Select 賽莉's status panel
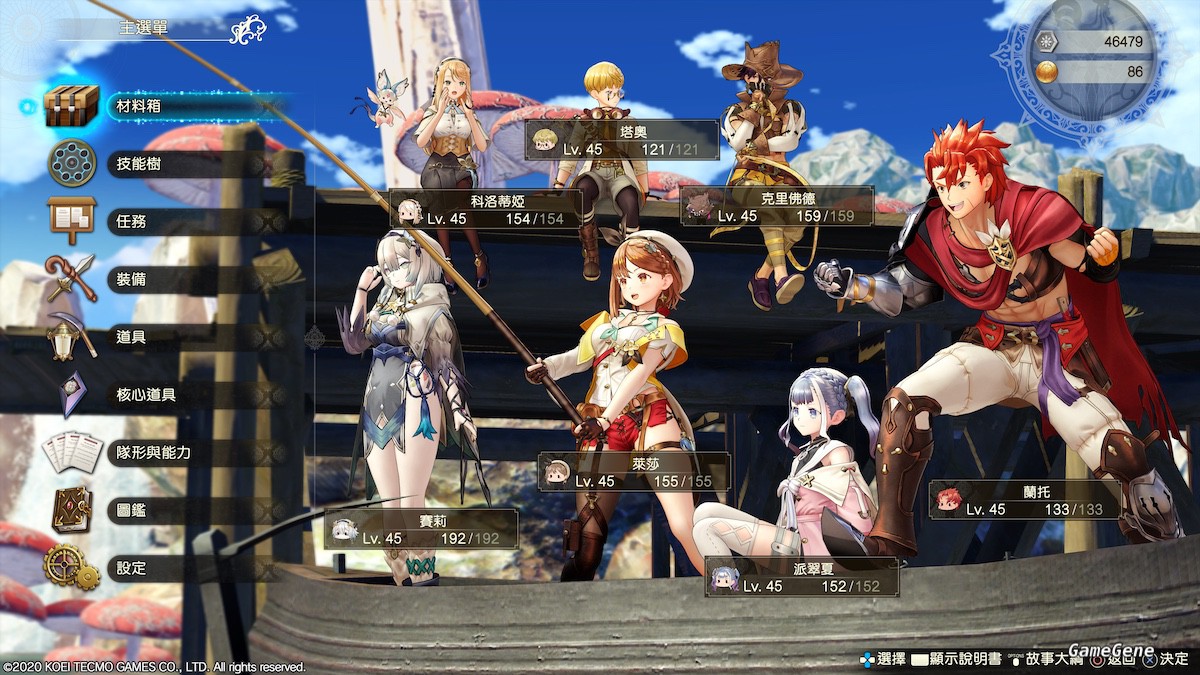 point(420,528)
